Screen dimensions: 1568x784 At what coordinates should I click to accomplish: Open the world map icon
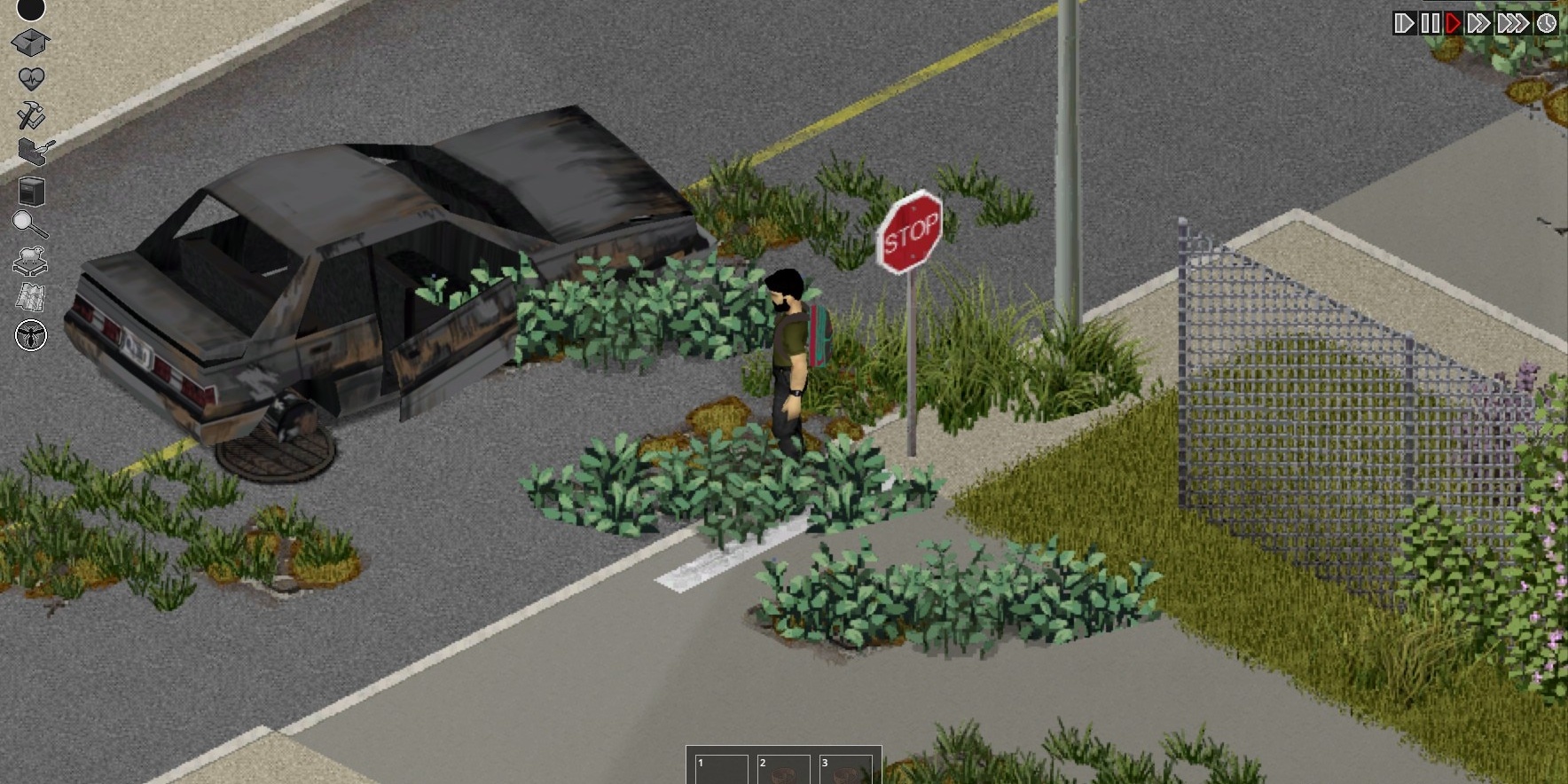[x=28, y=295]
